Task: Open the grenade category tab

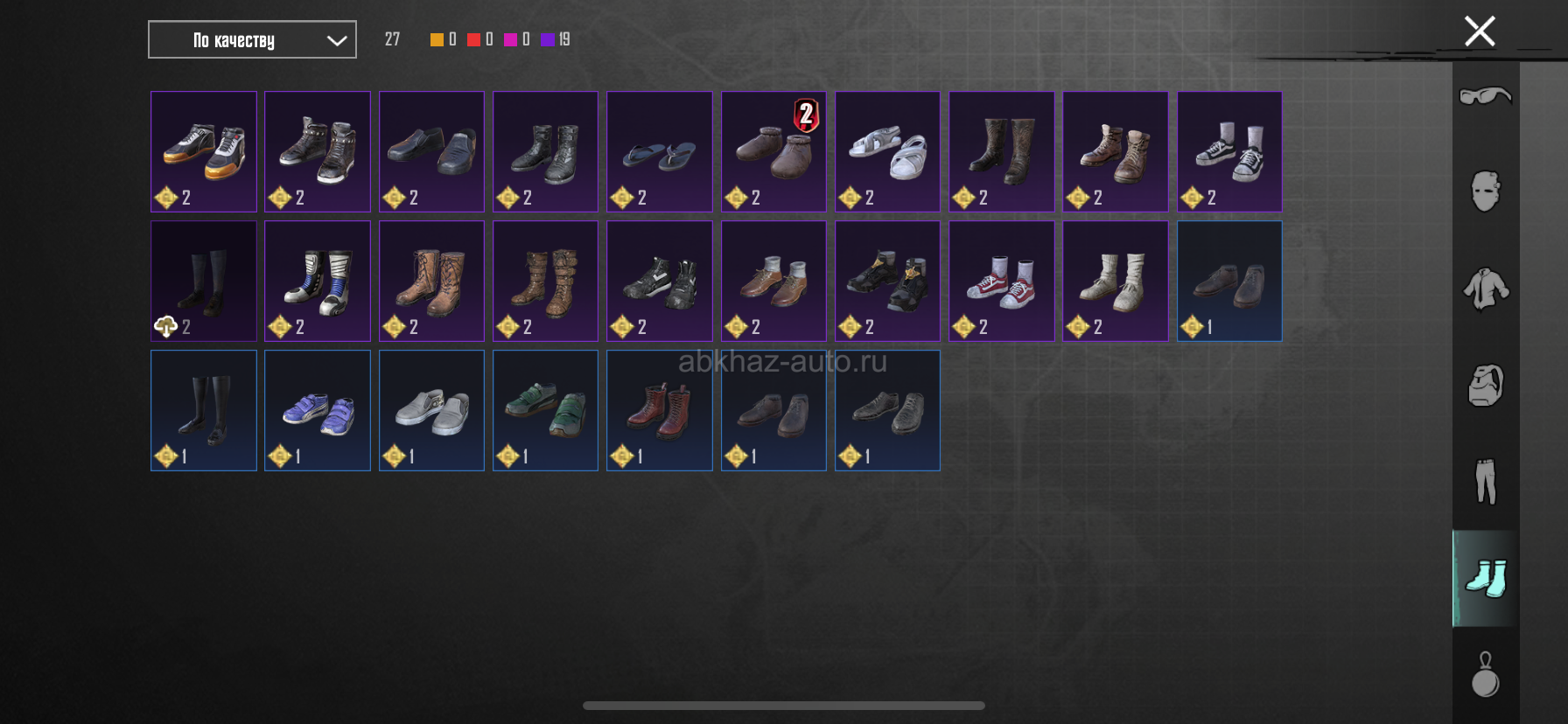Action: click(x=1485, y=675)
